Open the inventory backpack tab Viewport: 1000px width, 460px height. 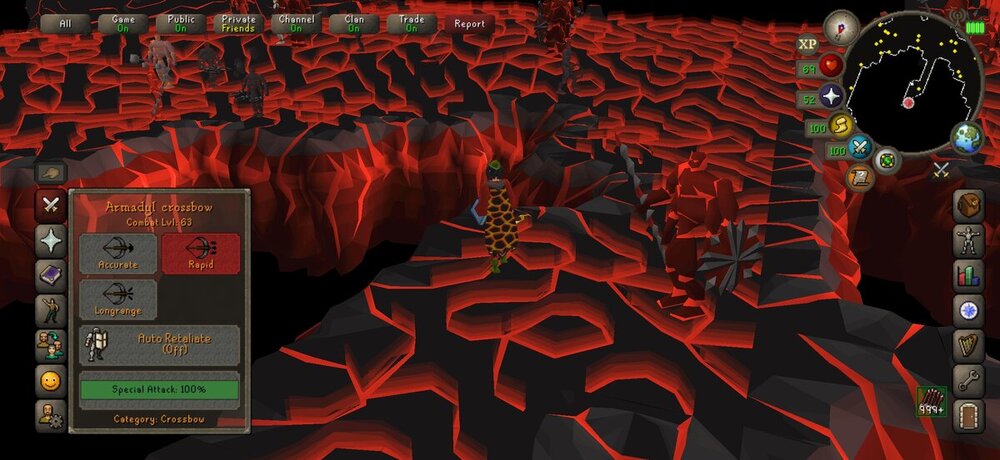click(967, 205)
